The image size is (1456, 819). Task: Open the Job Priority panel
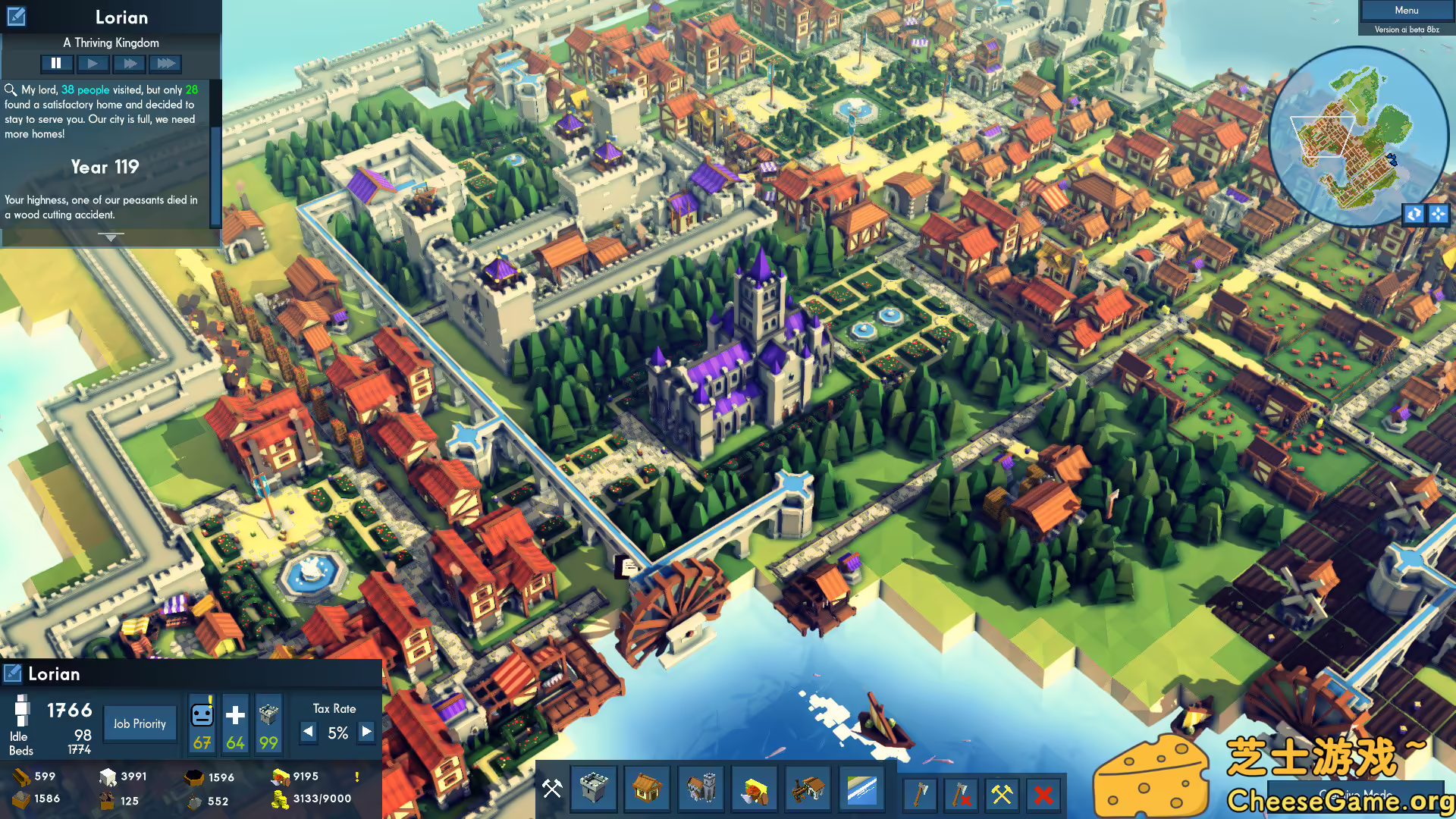140,723
